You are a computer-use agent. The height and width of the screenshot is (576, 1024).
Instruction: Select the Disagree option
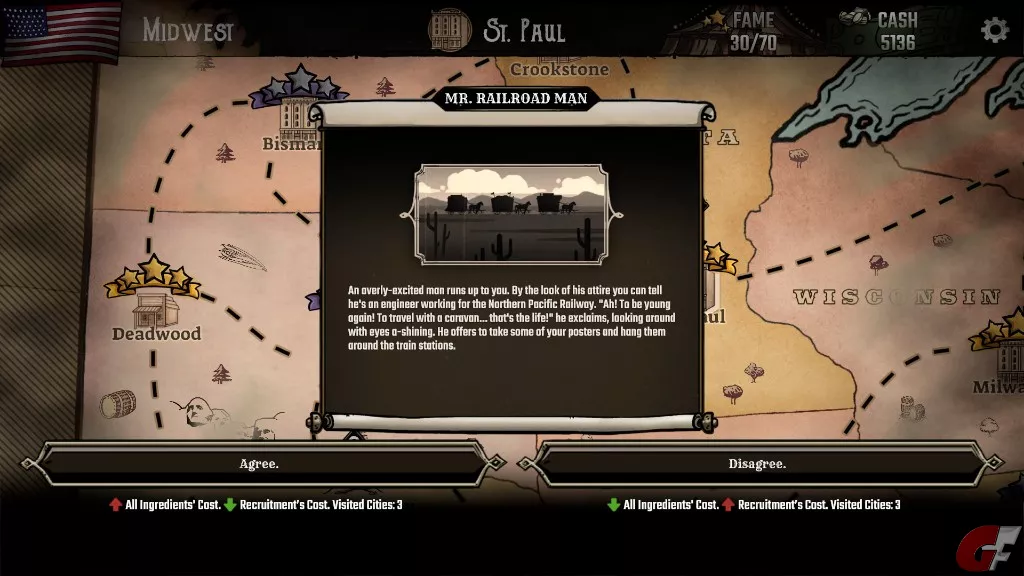click(757, 464)
